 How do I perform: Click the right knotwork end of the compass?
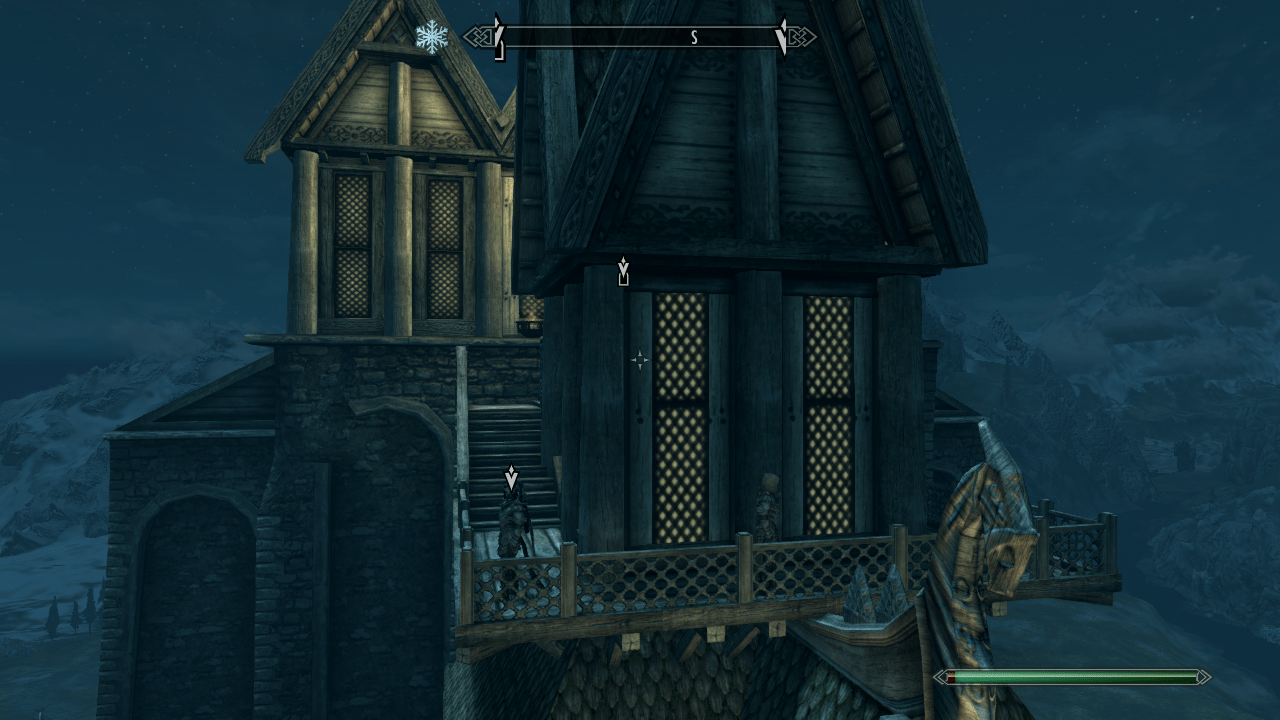pos(802,38)
